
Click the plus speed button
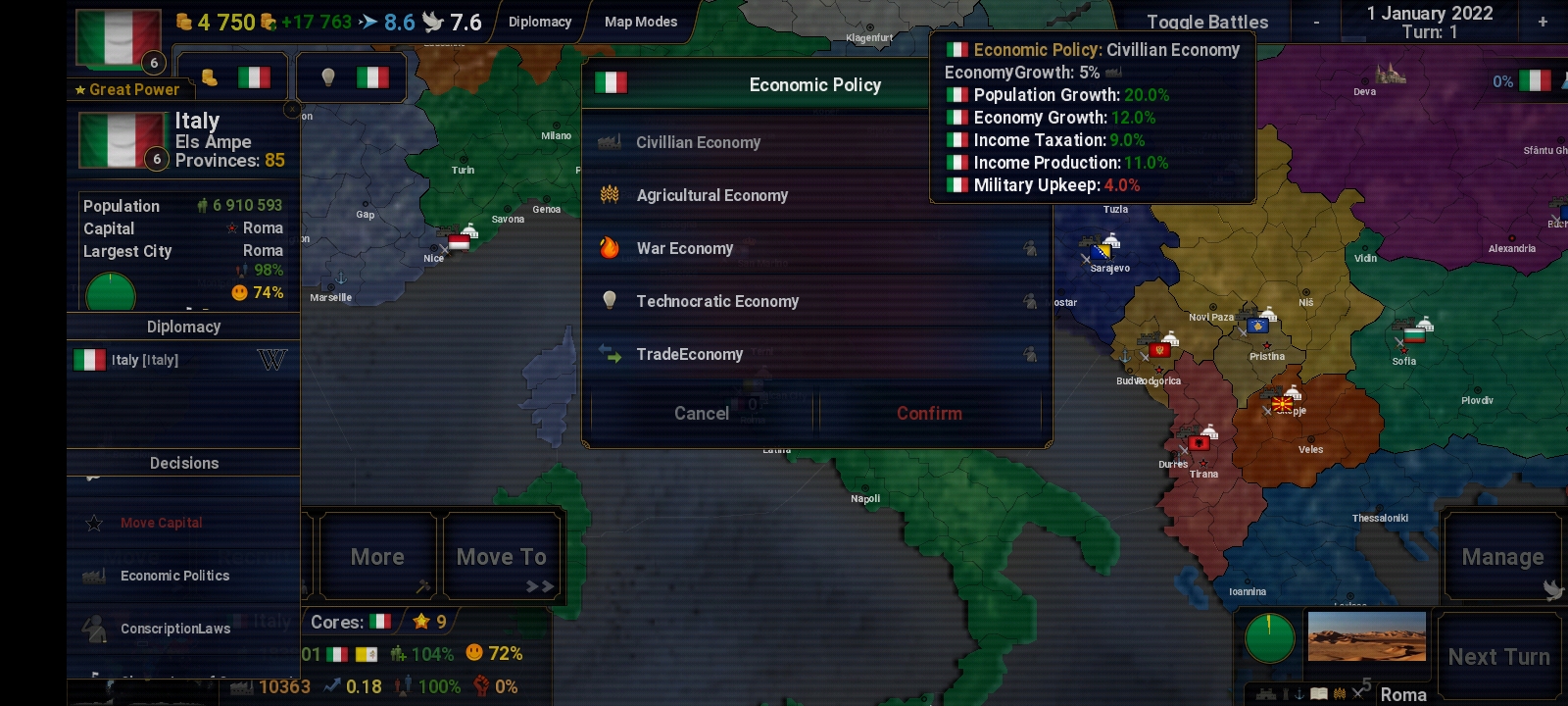point(1543,22)
